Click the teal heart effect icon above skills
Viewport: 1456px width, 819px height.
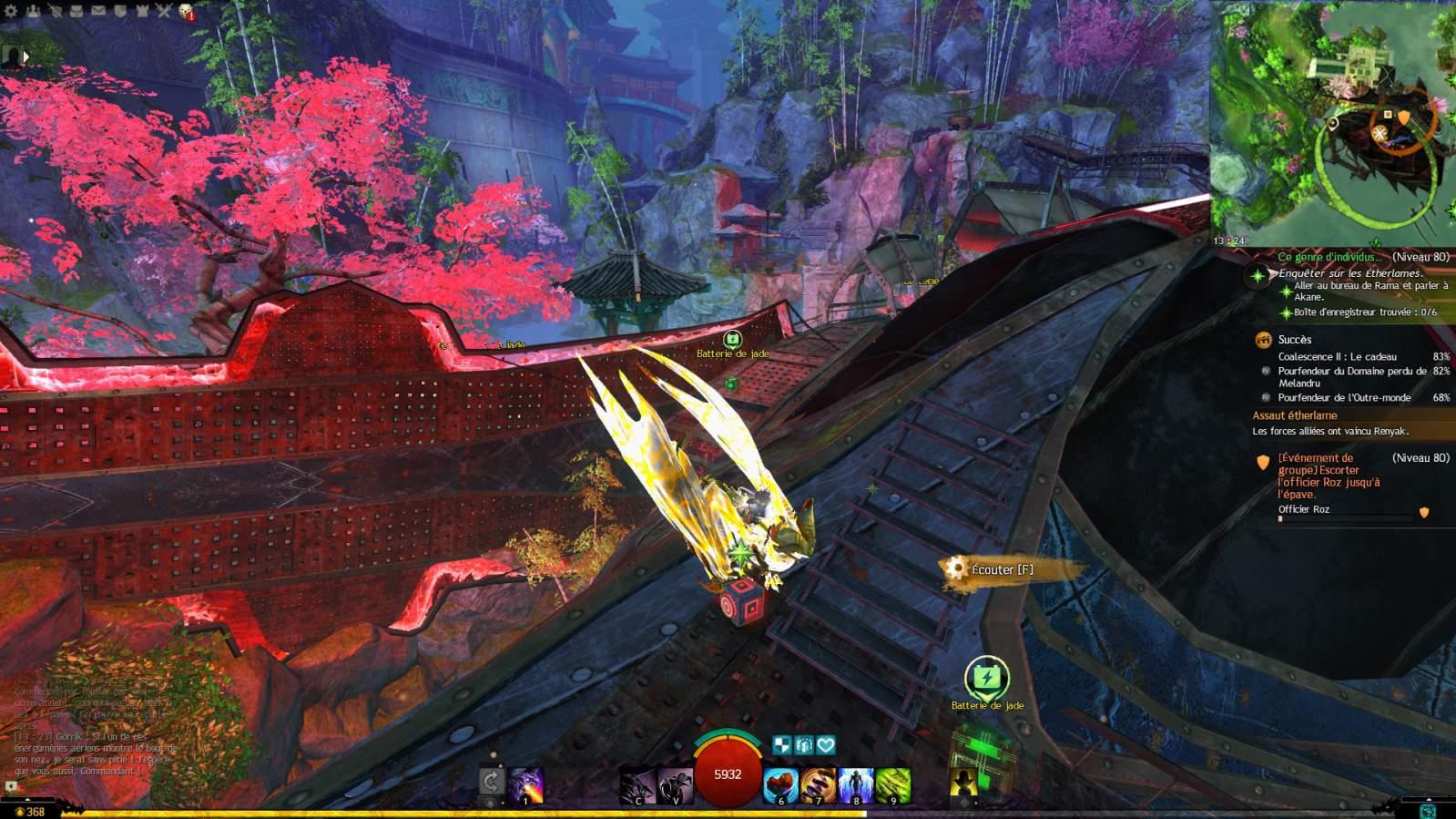pos(826,745)
